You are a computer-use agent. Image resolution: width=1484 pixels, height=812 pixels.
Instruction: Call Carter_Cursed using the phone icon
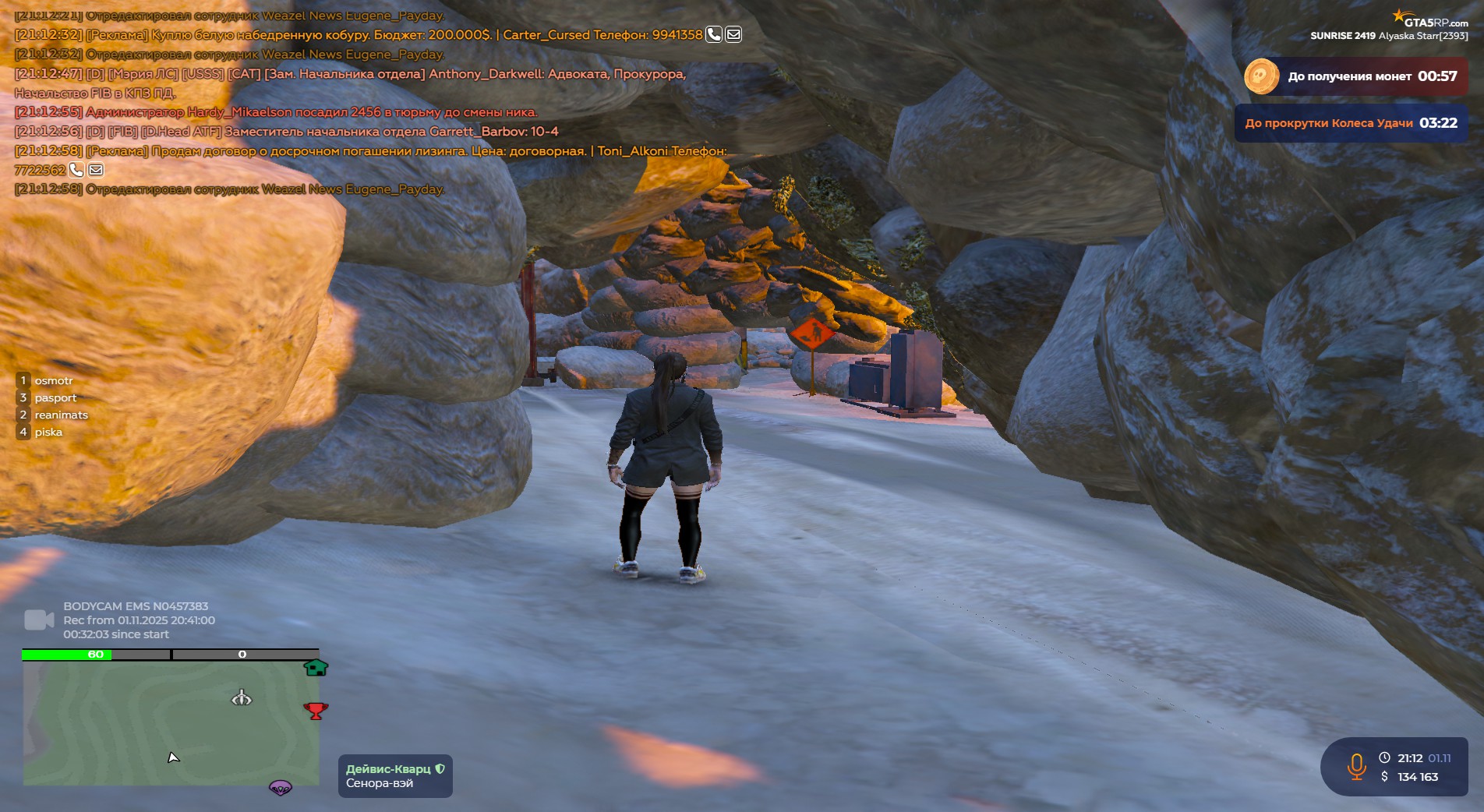(713, 34)
